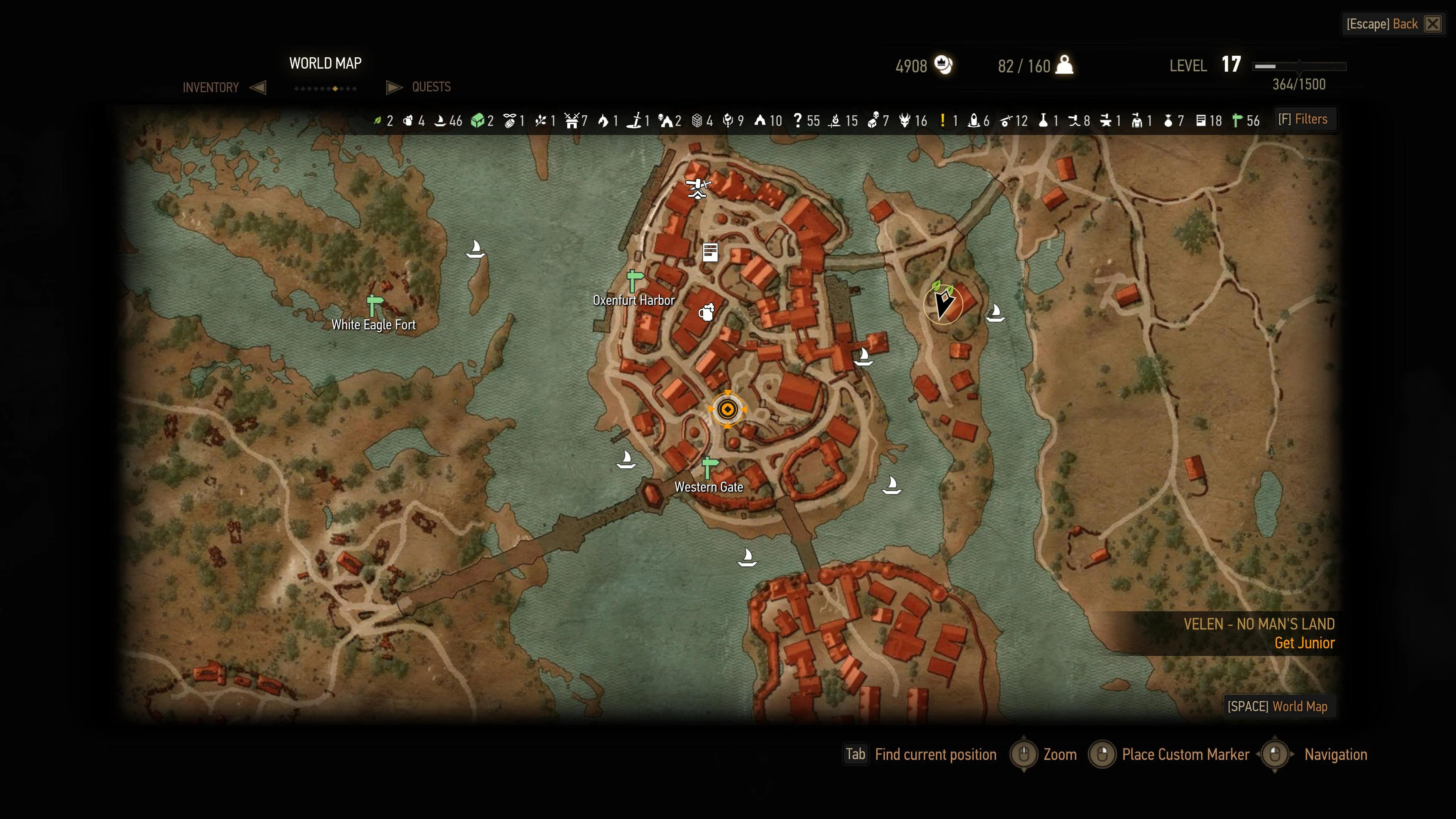1456x819 pixels.
Task: Toggle to the full World Map view
Action: point(1278,706)
